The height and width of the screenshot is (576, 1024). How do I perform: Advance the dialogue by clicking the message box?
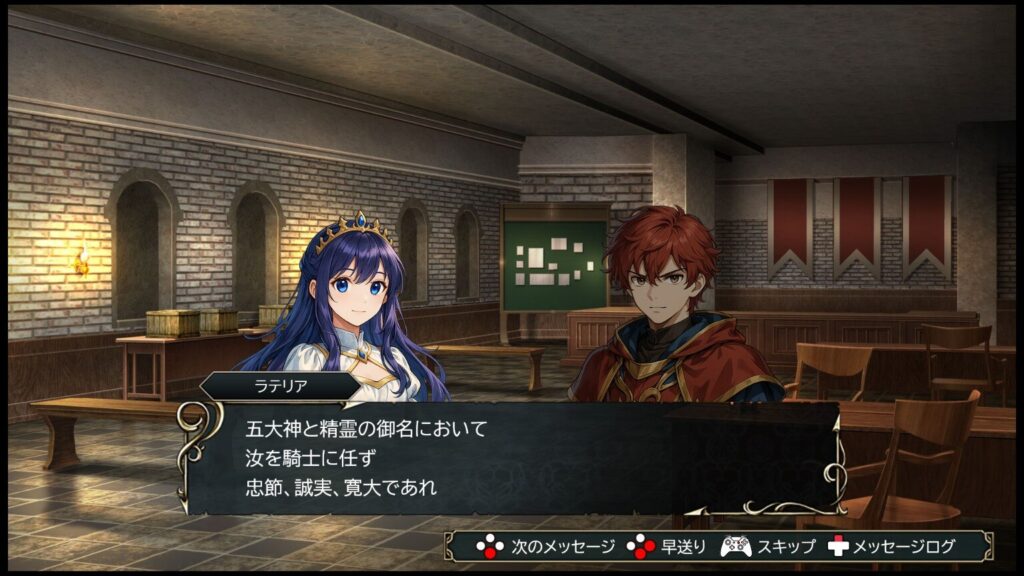point(512,458)
